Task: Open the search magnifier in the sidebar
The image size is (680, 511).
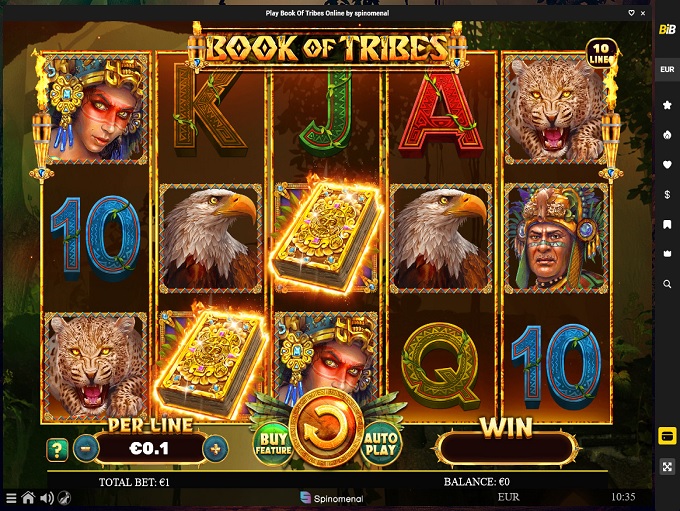Action: pyautogui.click(x=667, y=284)
